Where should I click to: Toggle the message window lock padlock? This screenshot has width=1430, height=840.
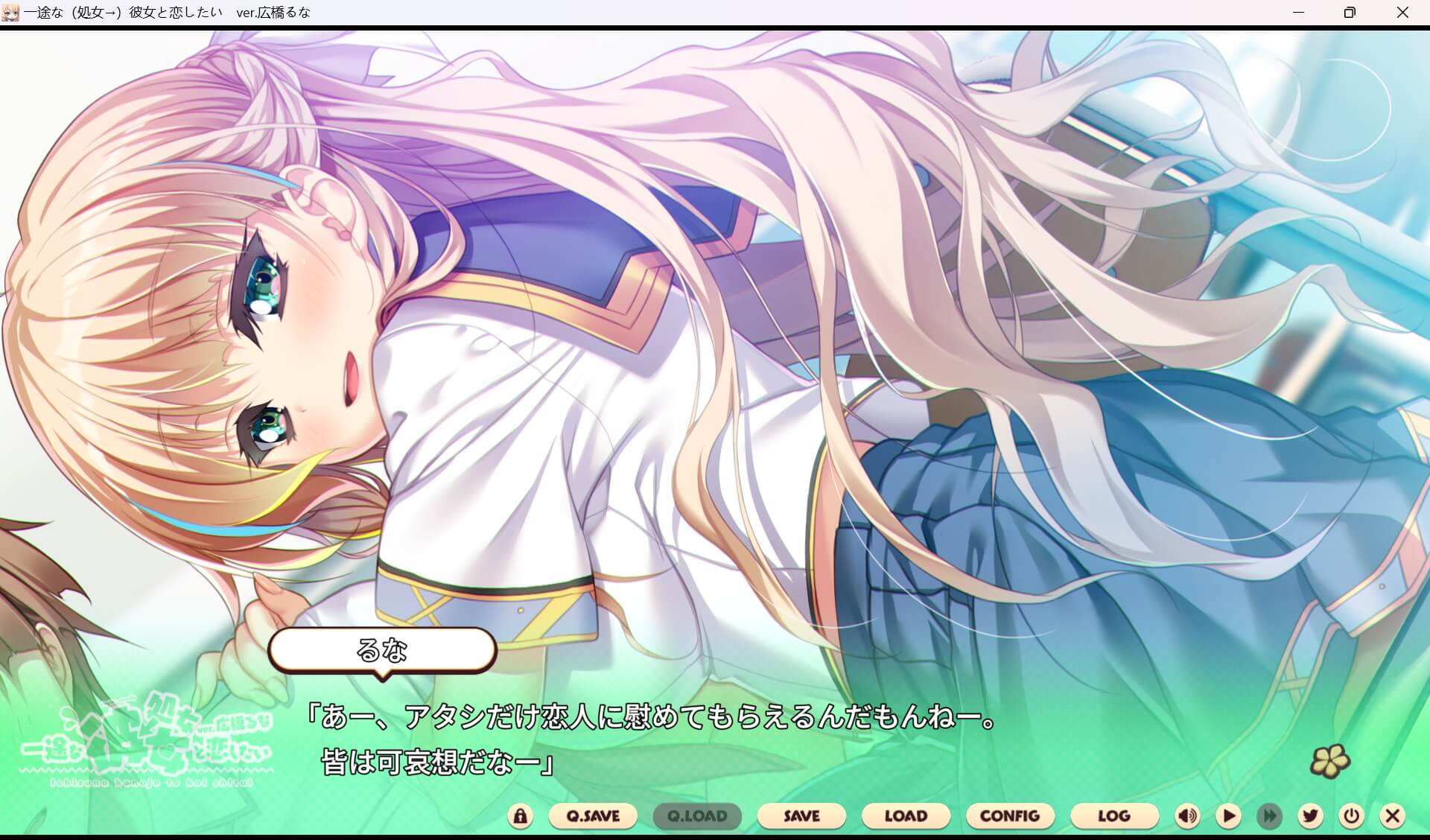521,816
